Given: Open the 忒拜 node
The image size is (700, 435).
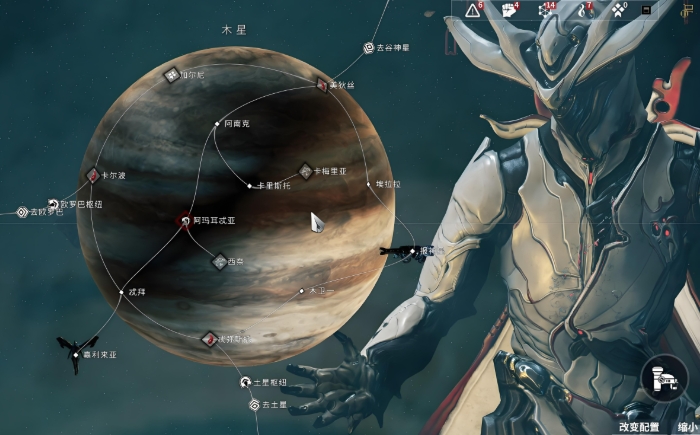Looking at the screenshot, I should pos(121,293).
